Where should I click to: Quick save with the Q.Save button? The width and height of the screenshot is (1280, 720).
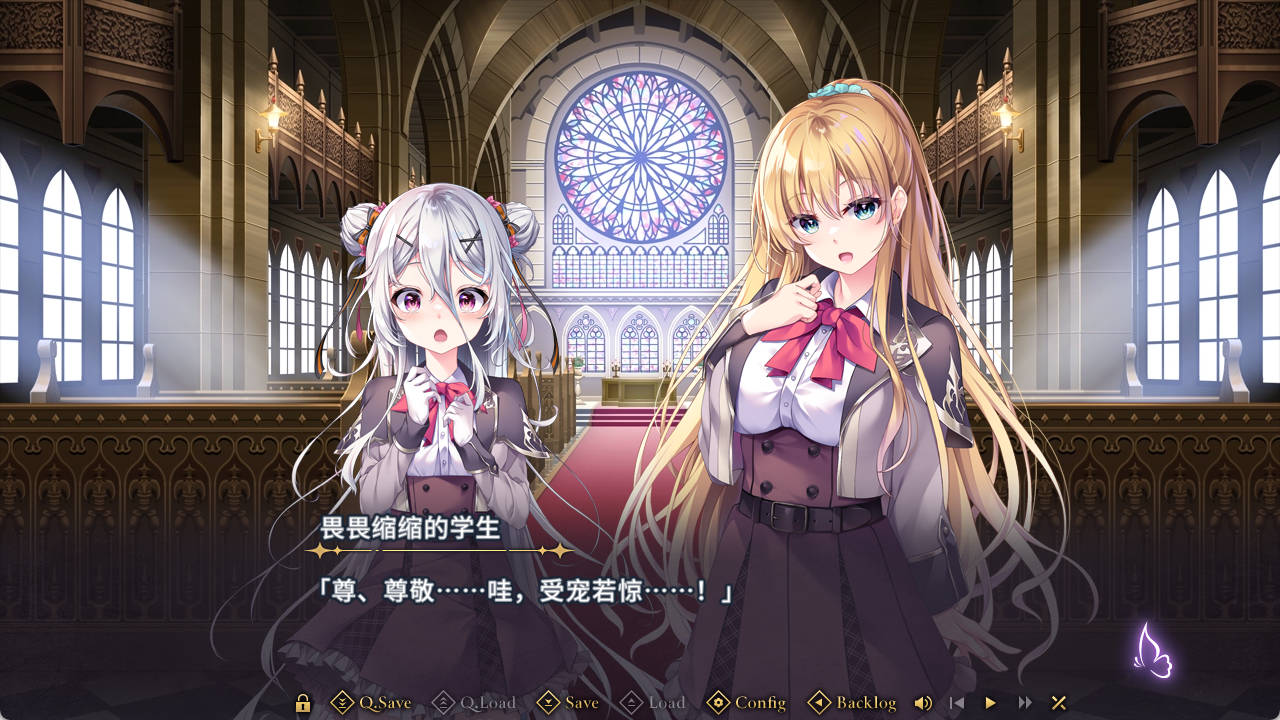coord(371,703)
